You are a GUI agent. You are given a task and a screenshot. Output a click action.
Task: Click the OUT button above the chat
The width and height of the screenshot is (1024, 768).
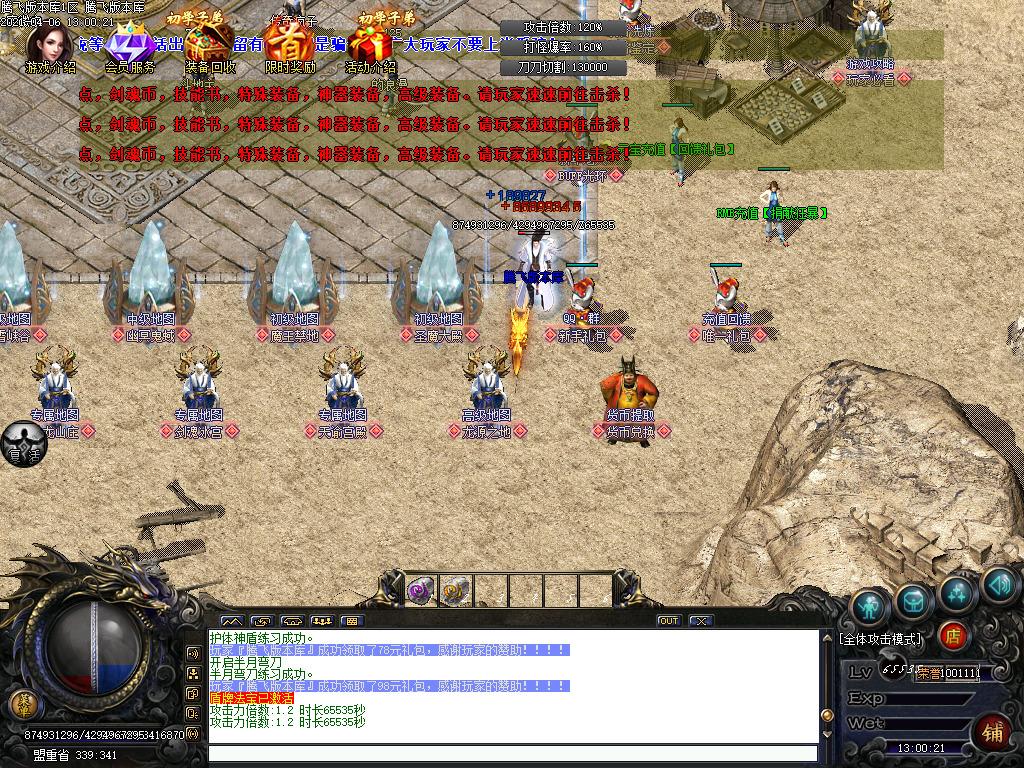pyautogui.click(x=669, y=621)
